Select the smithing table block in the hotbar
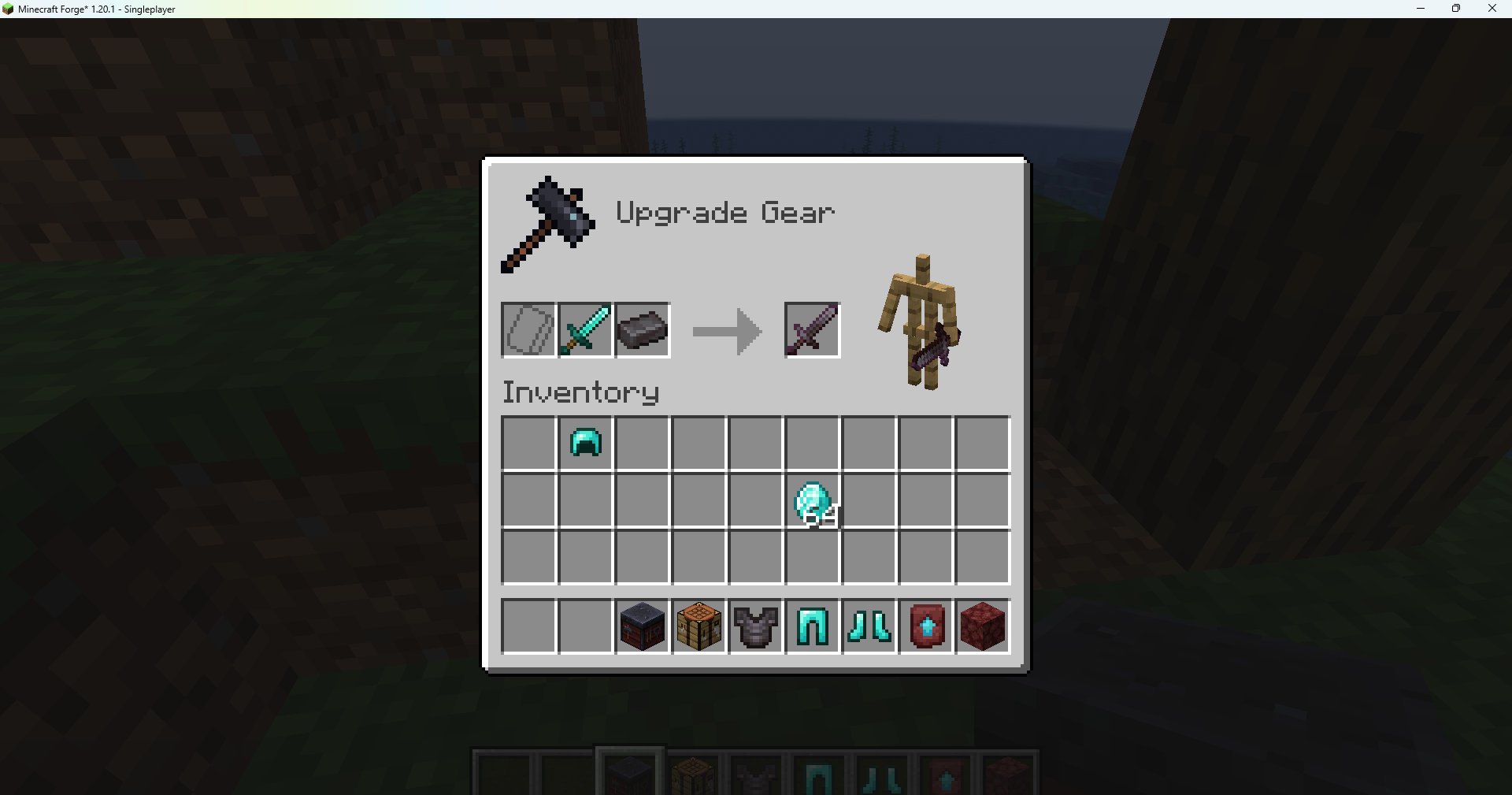 click(642, 626)
